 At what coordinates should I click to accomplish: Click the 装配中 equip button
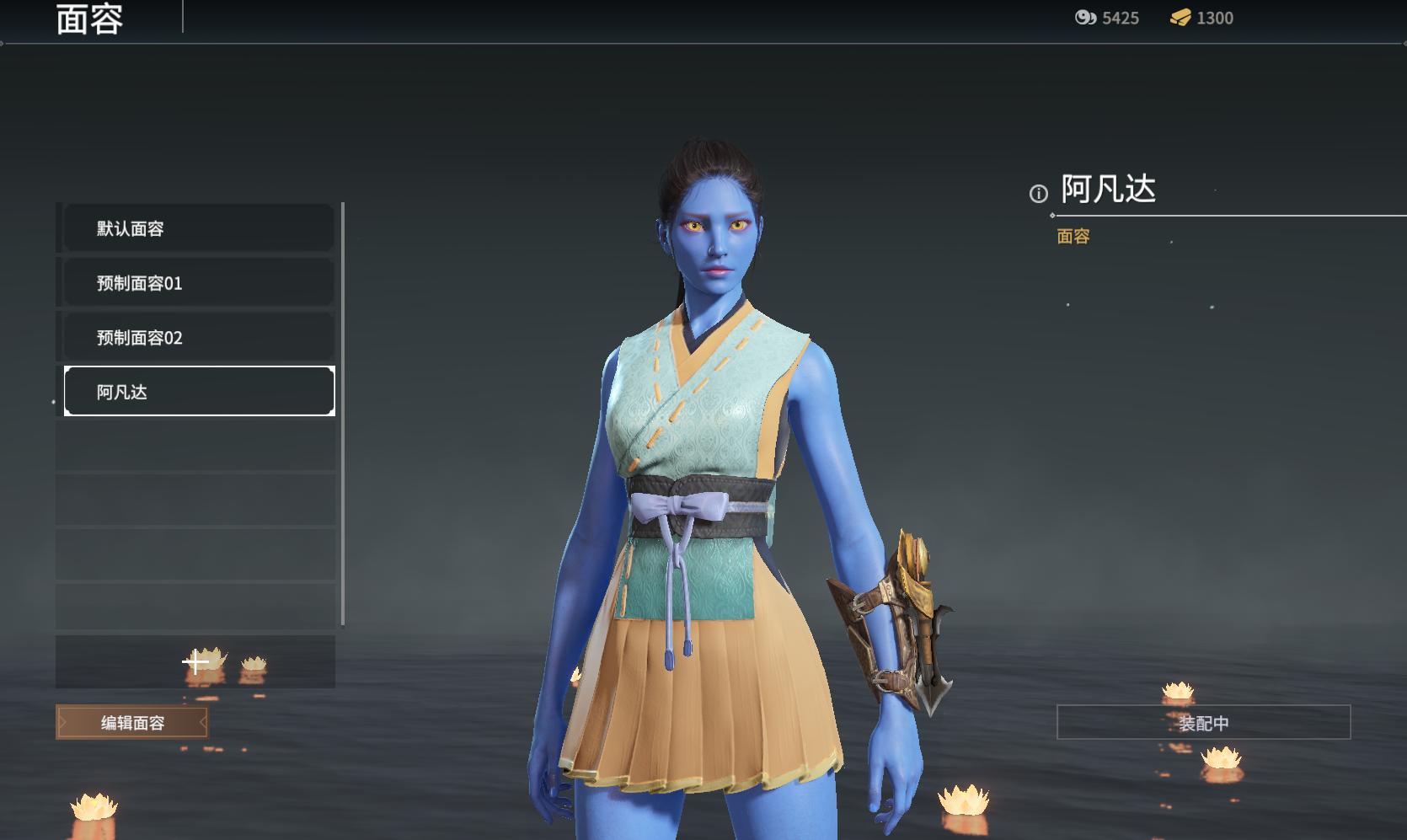coord(1203,723)
